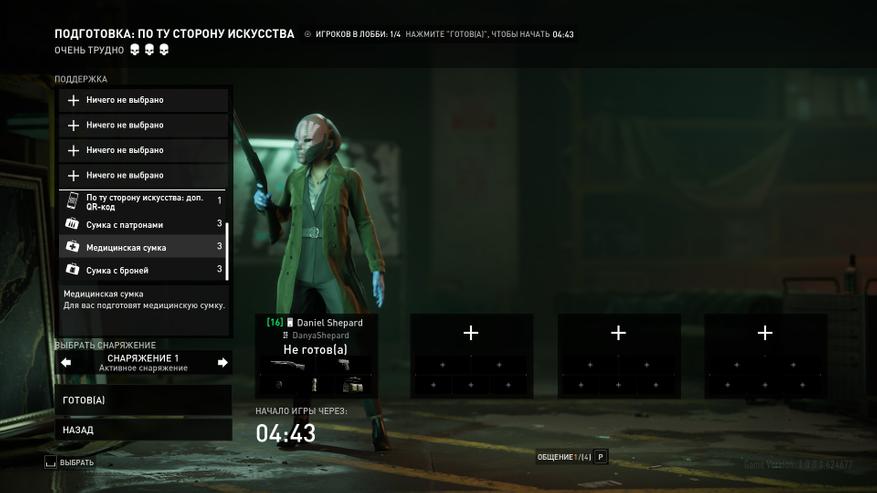Go back with the НАЗАД button
Image resolution: width=877 pixels, height=493 pixels.
pos(143,430)
